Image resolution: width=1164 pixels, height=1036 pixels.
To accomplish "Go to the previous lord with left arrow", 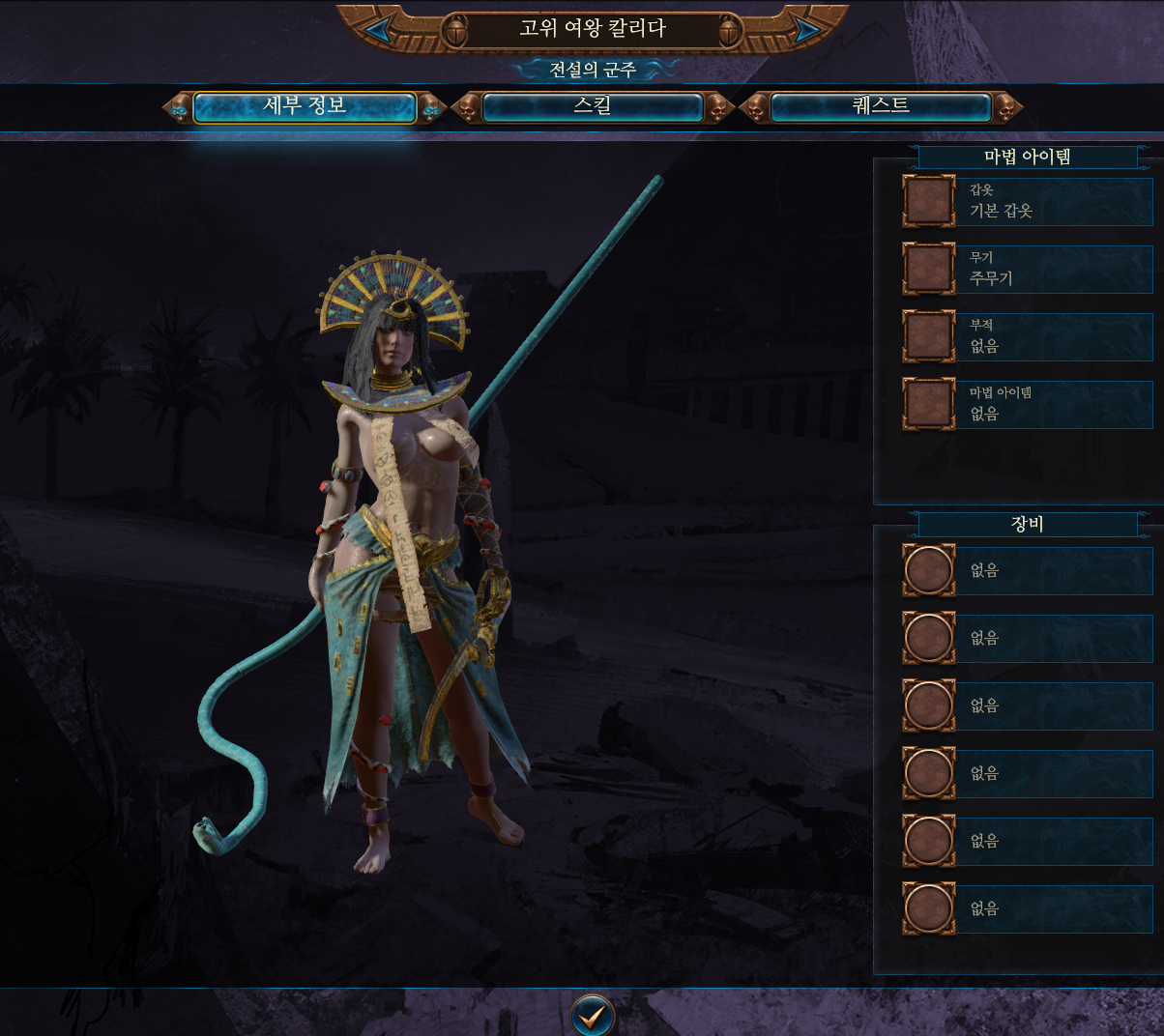I will pyautogui.click(x=379, y=30).
